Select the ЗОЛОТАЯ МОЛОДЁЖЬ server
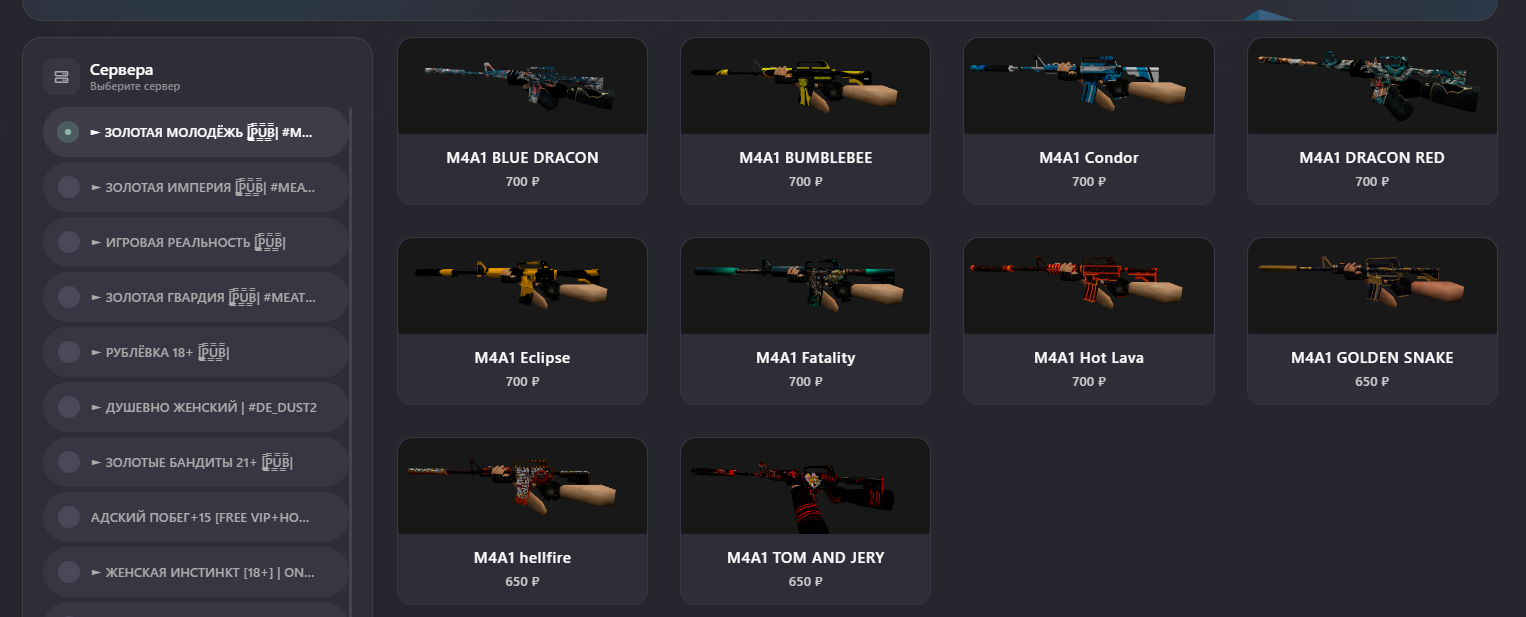The height and width of the screenshot is (617, 1526). 196,132
